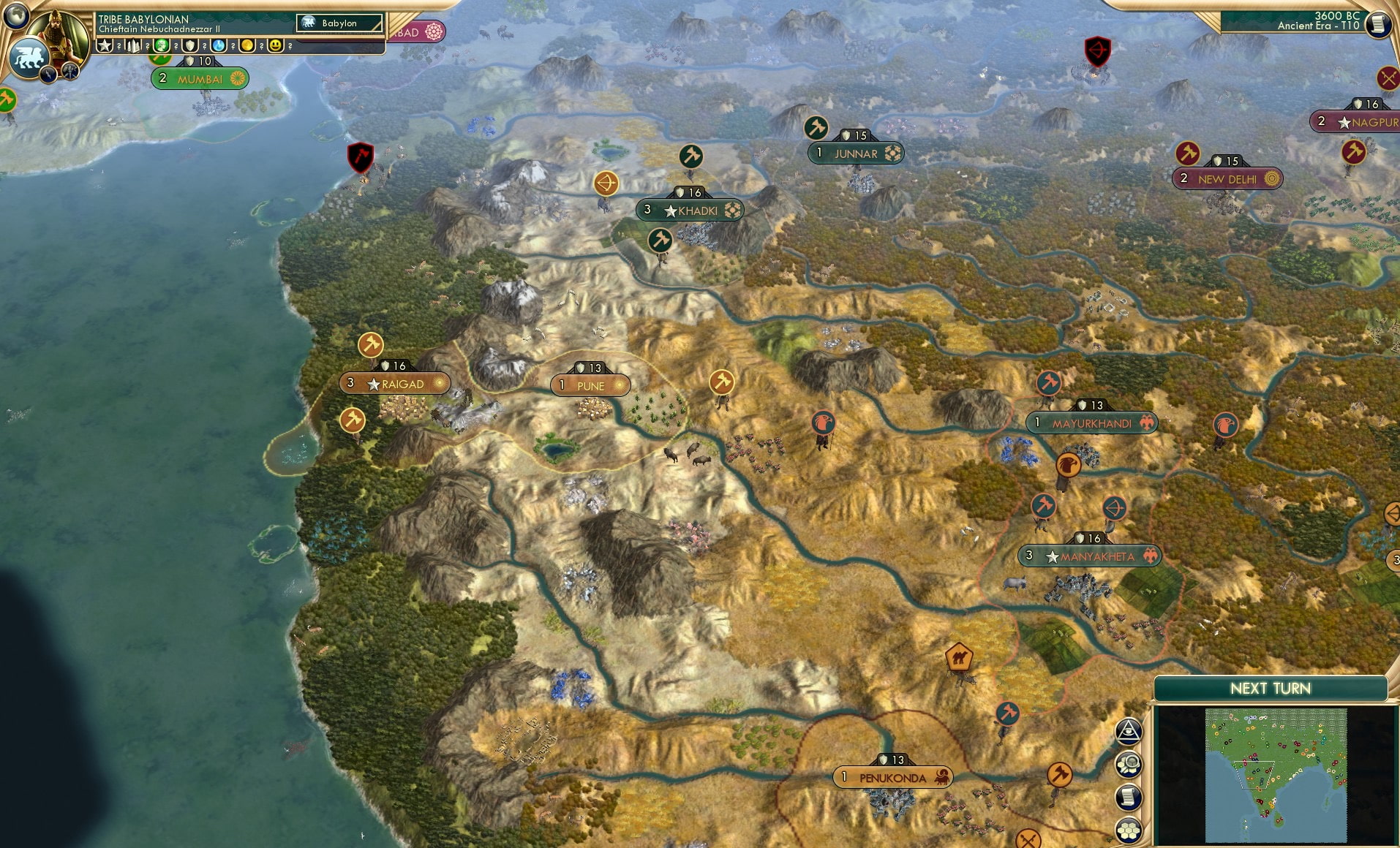Toggle strategic view beside the minimap

(x=1128, y=763)
